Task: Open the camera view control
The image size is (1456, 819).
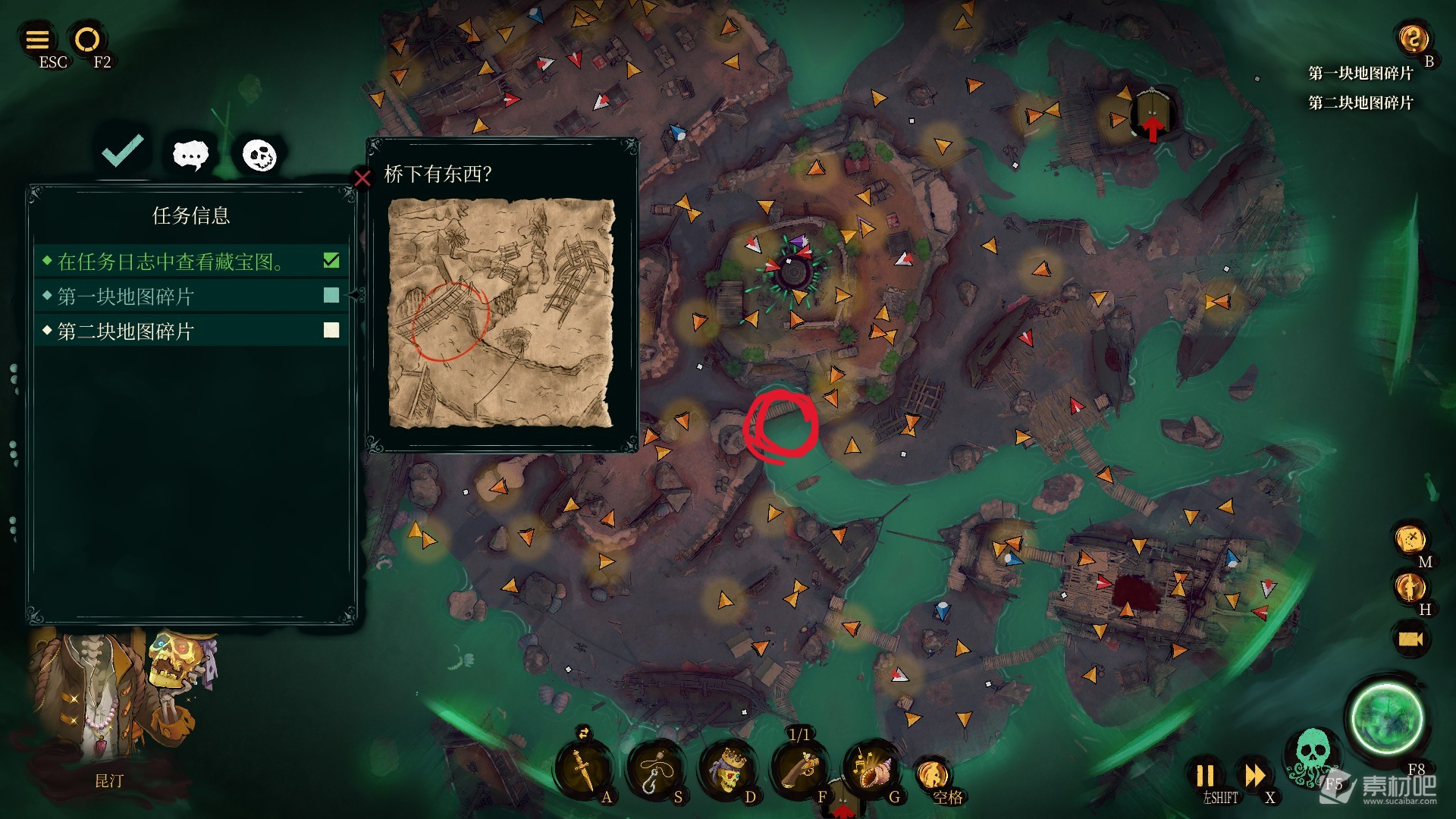Action: tap(1410, 639)
